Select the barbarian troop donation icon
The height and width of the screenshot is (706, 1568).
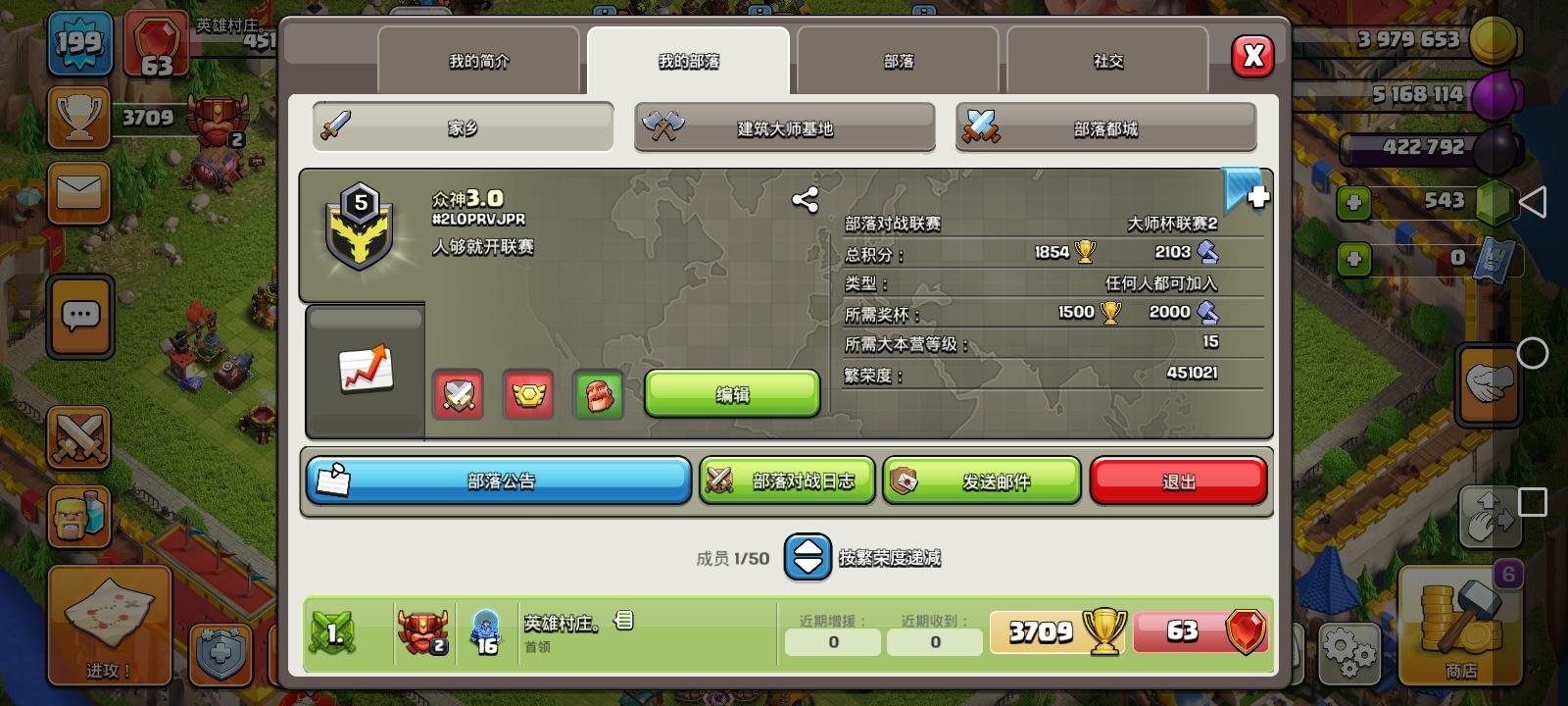tap(599, 394)
